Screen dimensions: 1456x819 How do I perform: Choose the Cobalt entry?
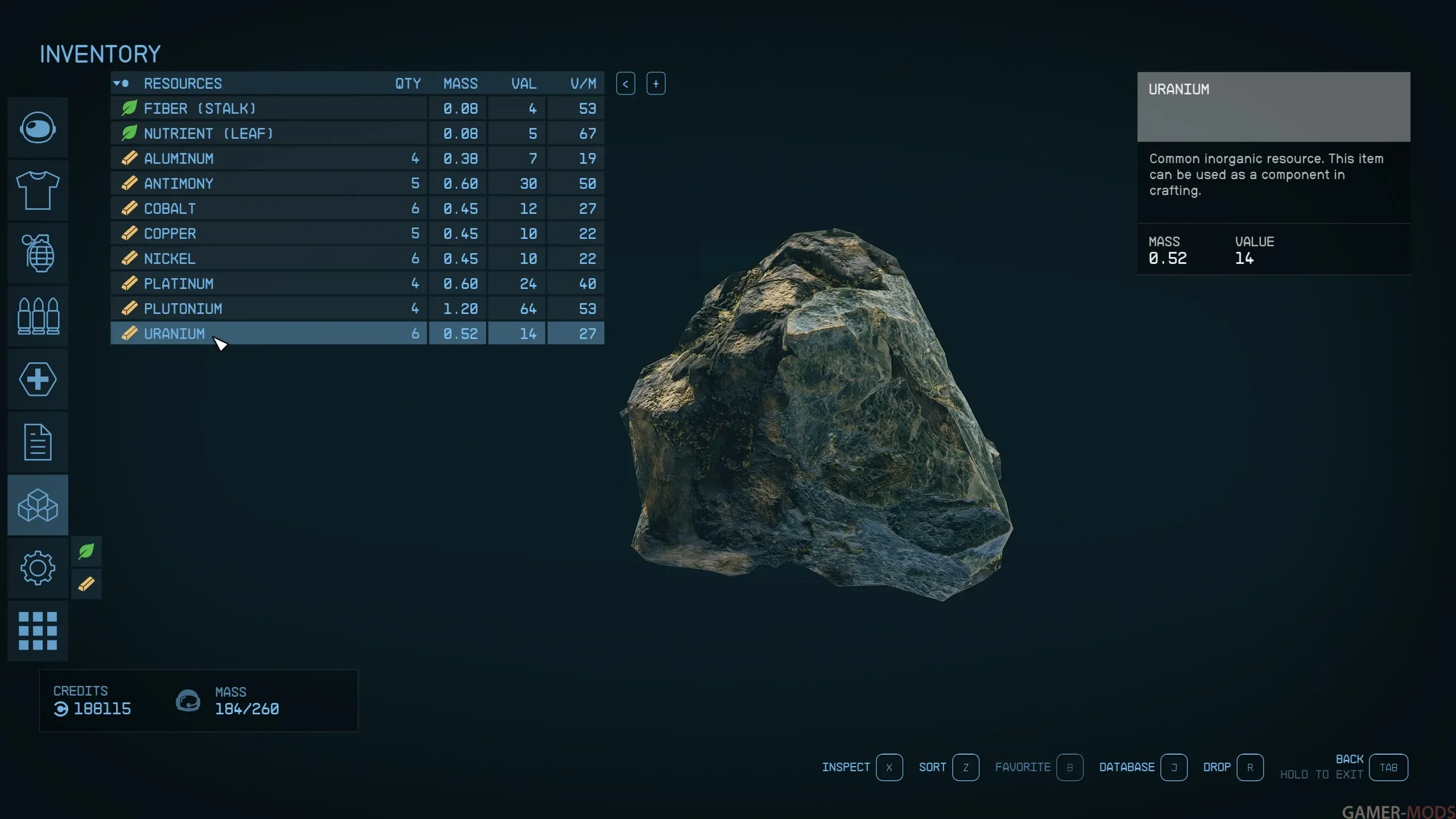tap(267, 208)
